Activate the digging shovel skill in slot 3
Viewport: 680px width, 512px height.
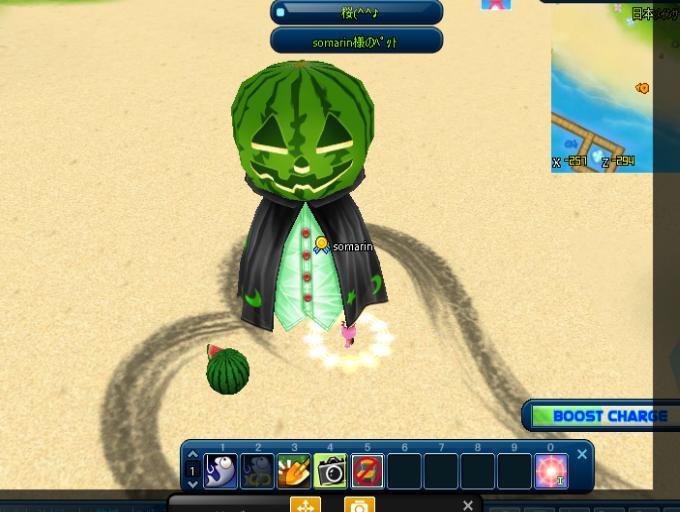294,470
